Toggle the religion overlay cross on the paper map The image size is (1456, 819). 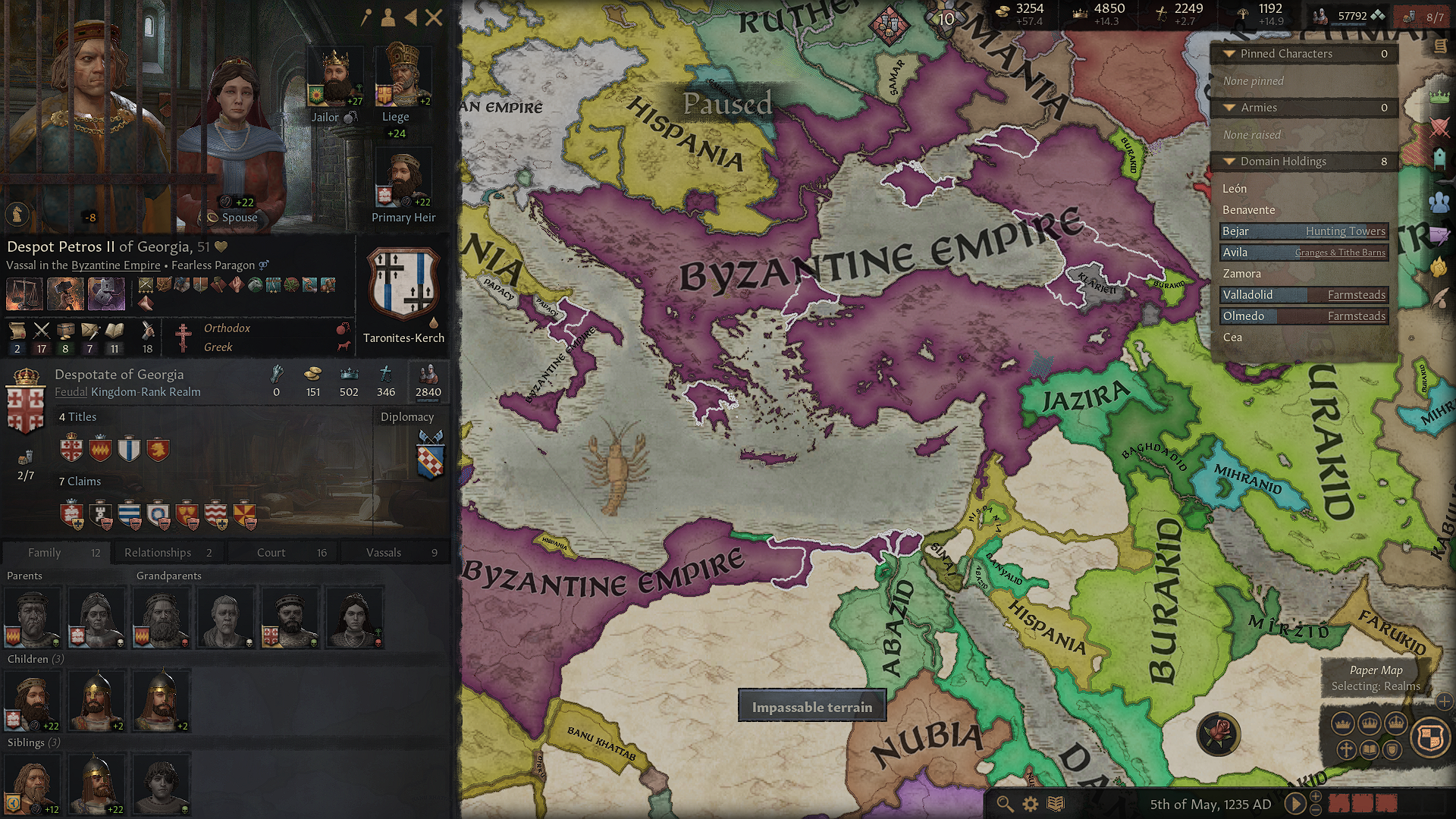click(1347, 748)
